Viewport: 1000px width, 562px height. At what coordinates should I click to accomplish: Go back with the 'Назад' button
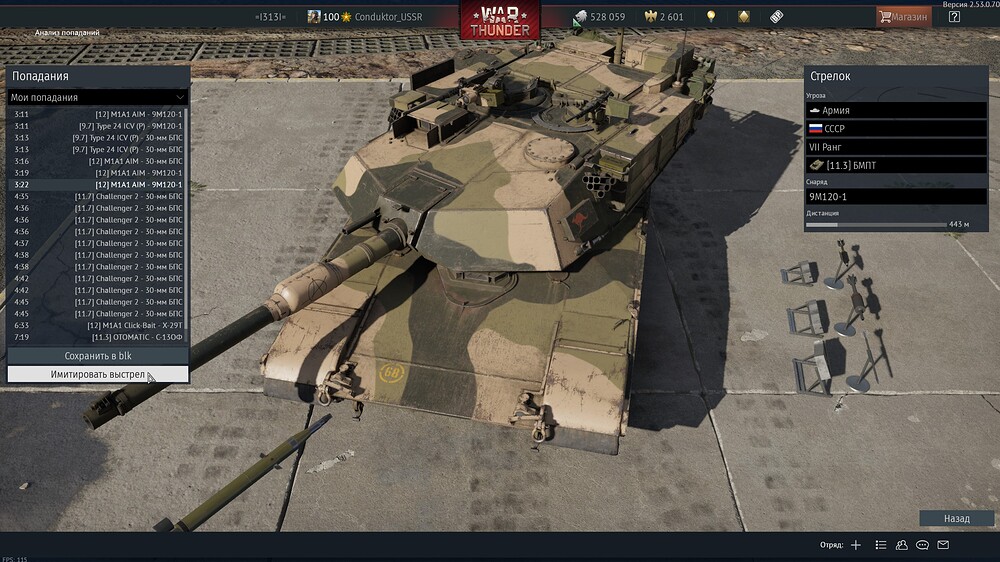point(957,519)
